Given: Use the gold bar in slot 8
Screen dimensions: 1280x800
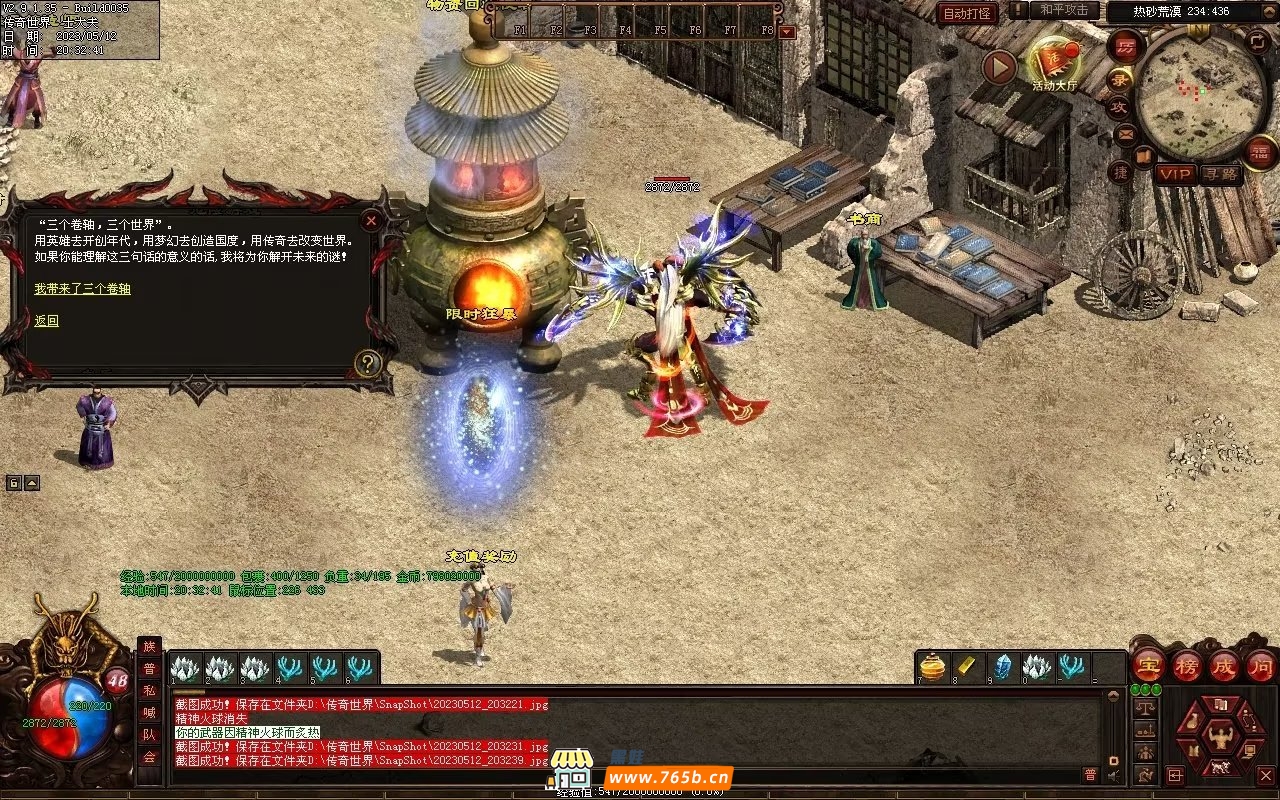Looking at the screenshot, I should coord(967,667).
